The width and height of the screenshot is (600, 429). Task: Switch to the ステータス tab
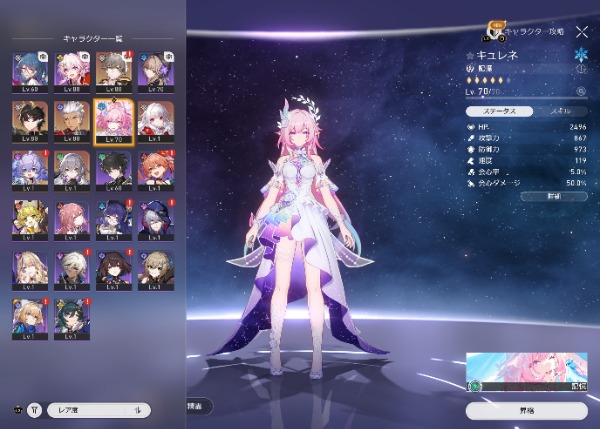point(498,110)
